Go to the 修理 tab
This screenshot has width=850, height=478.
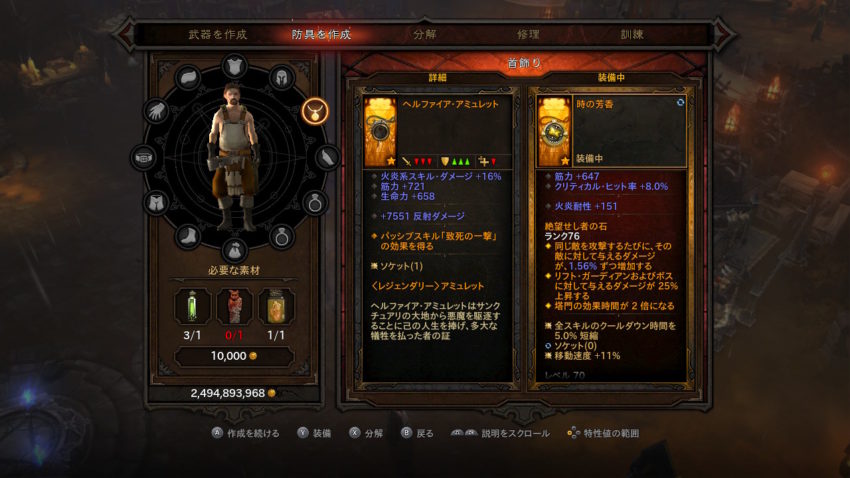(527, 34)
